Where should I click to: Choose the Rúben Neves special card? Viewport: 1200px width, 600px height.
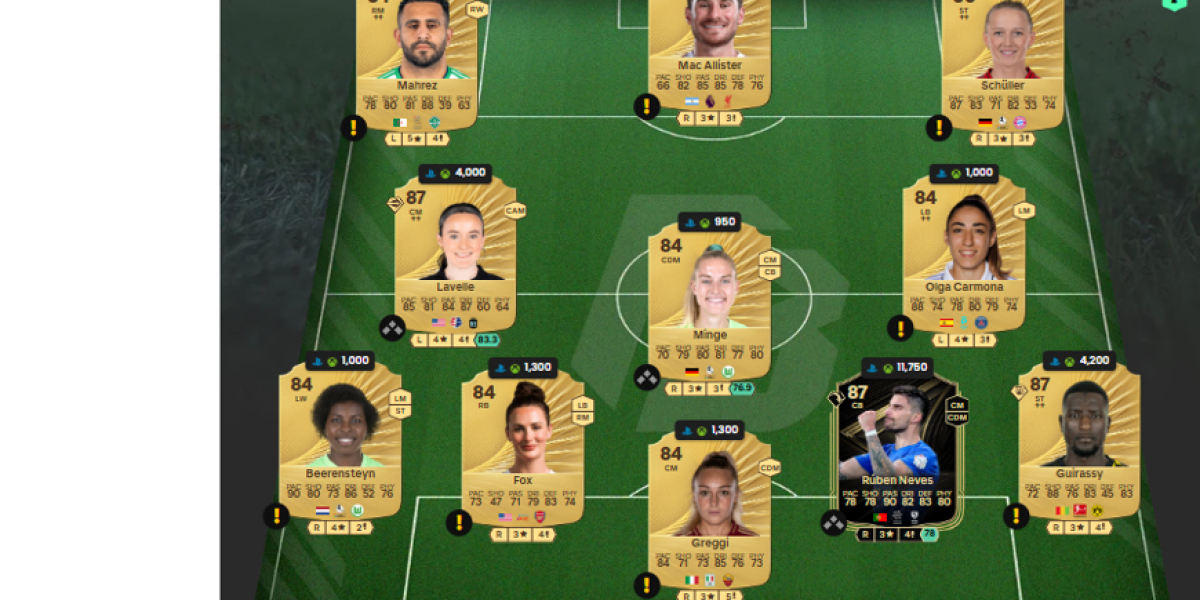click(899, 447)
